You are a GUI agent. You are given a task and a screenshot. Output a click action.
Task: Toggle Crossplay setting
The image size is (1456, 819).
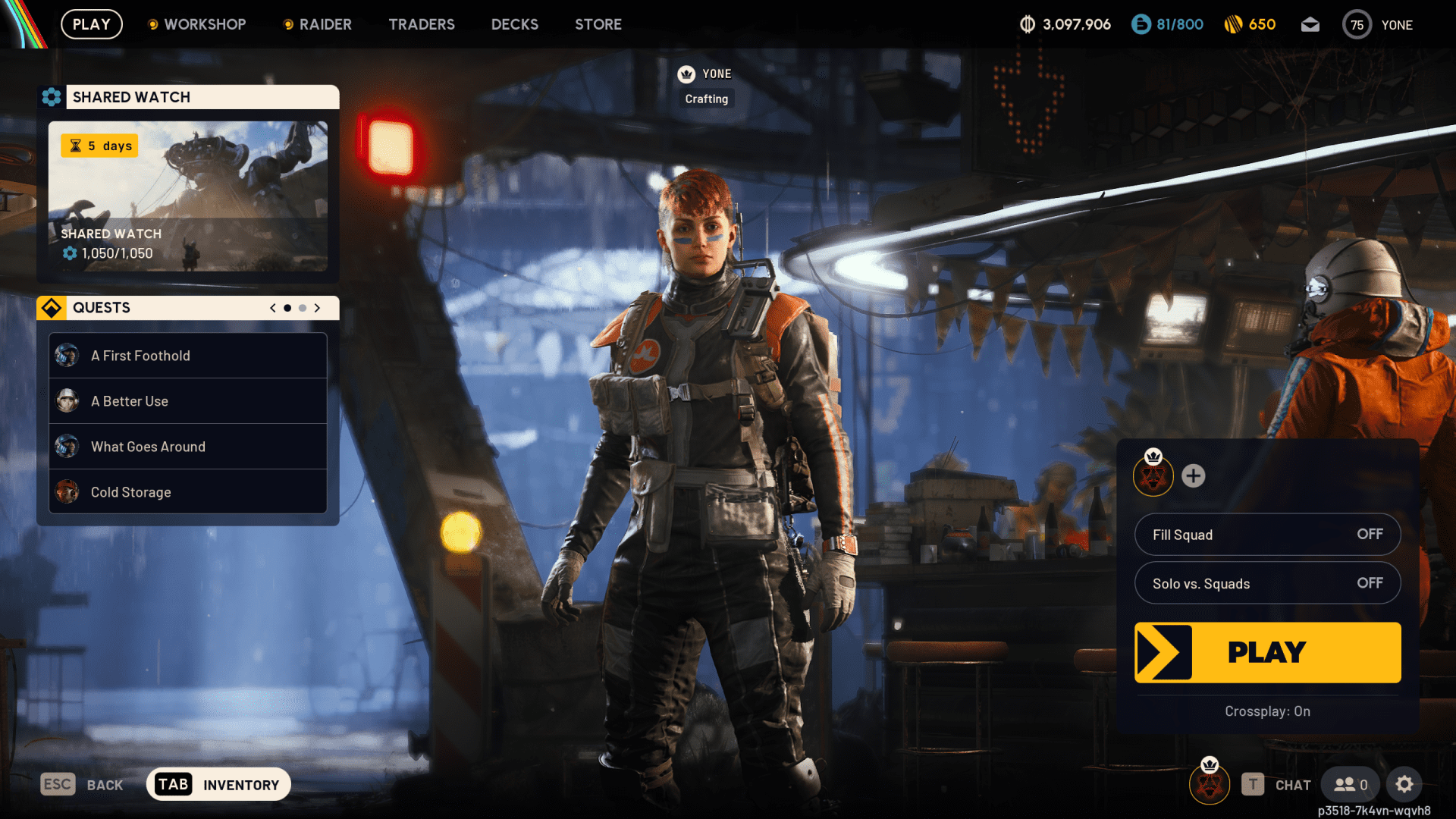pos(1267,711)
